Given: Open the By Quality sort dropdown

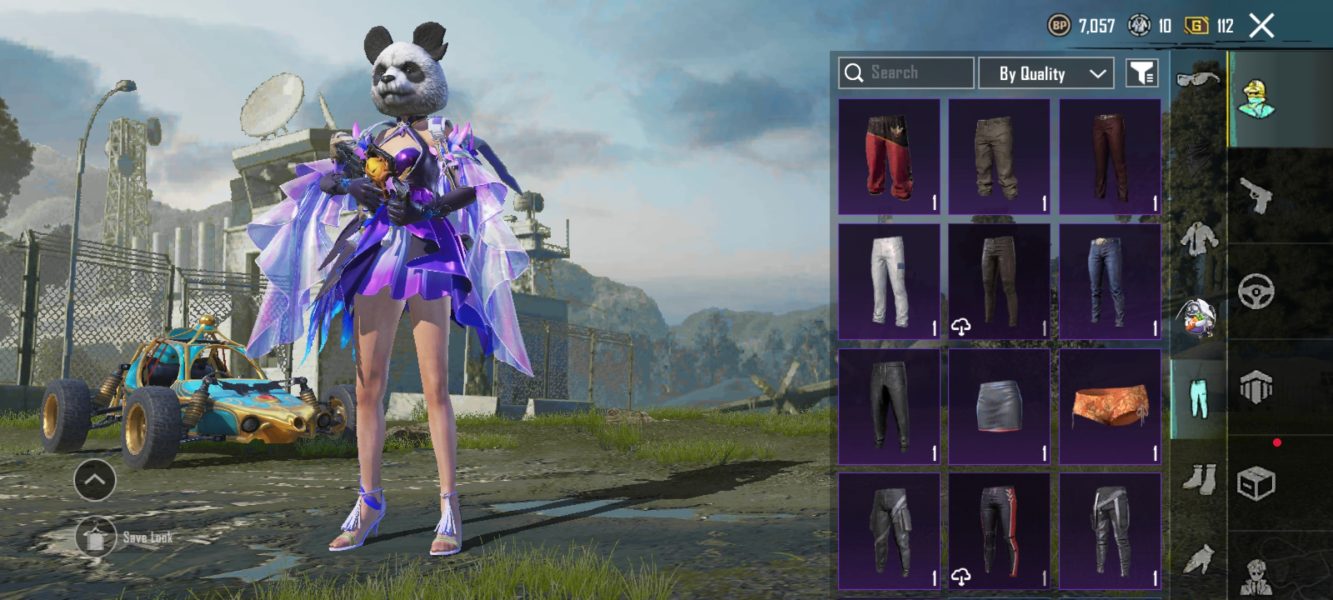Looking at the screenshot, I should pos(1045,73).
